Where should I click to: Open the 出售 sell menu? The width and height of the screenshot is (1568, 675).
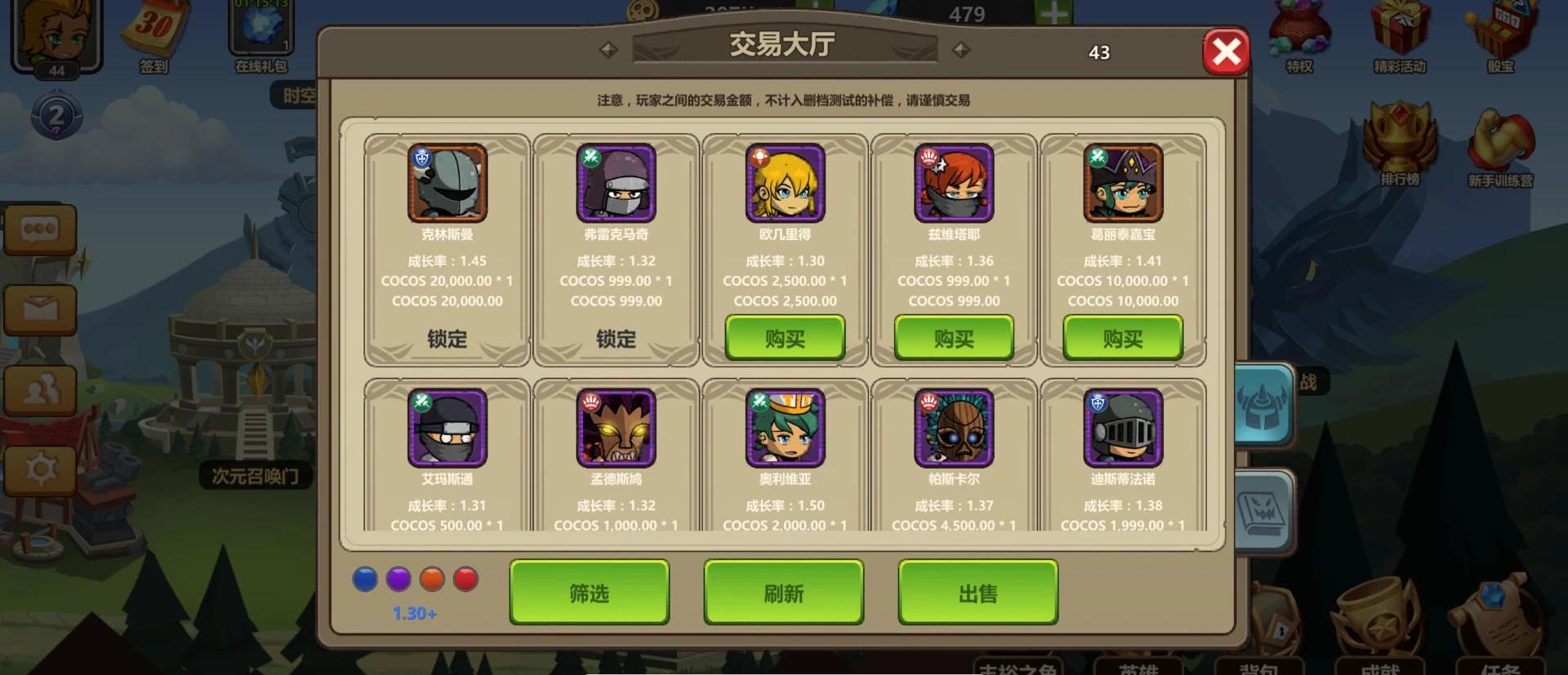pyautogui.click(x=978, y=593)
